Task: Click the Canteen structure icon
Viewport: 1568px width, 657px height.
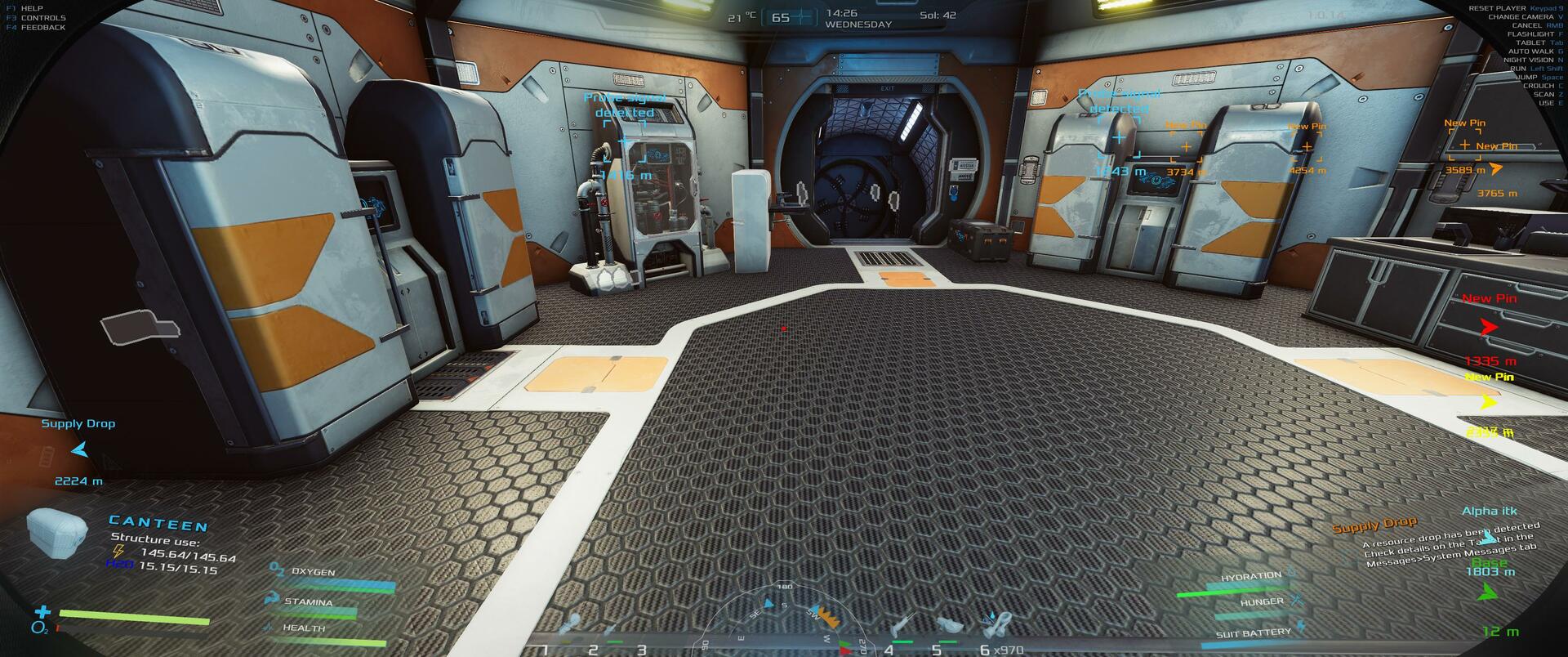Action: coord(56,530)
